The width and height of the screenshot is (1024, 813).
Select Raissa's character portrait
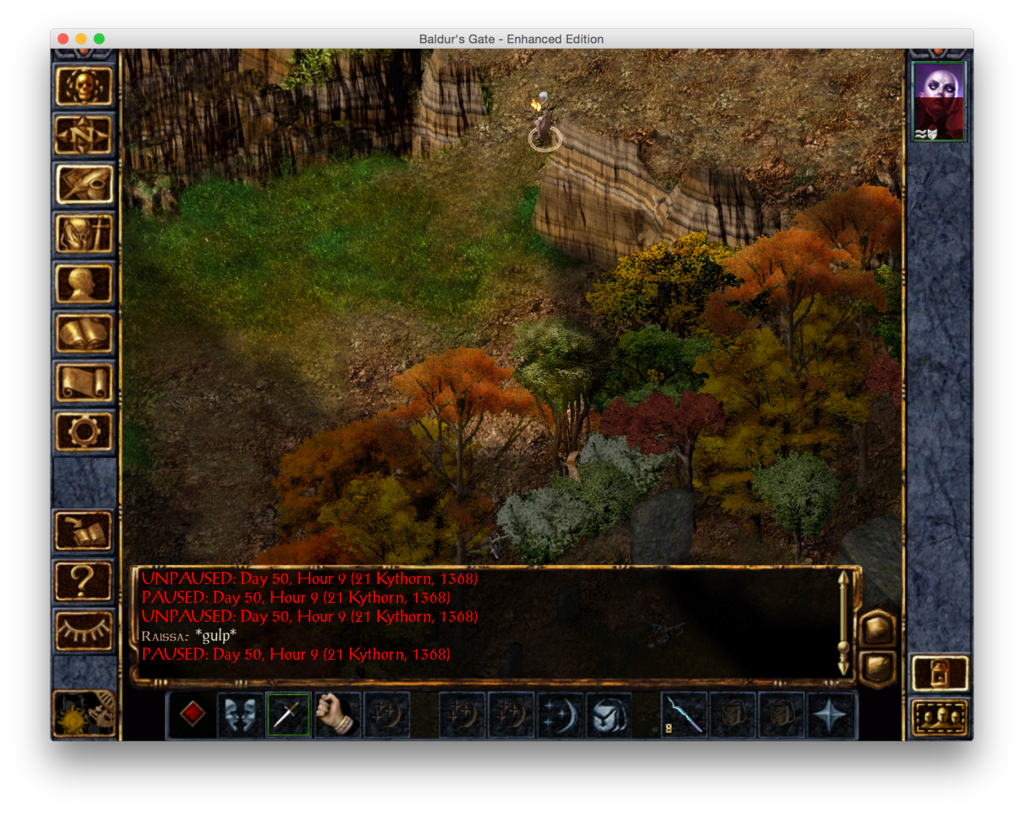[939, 100]
